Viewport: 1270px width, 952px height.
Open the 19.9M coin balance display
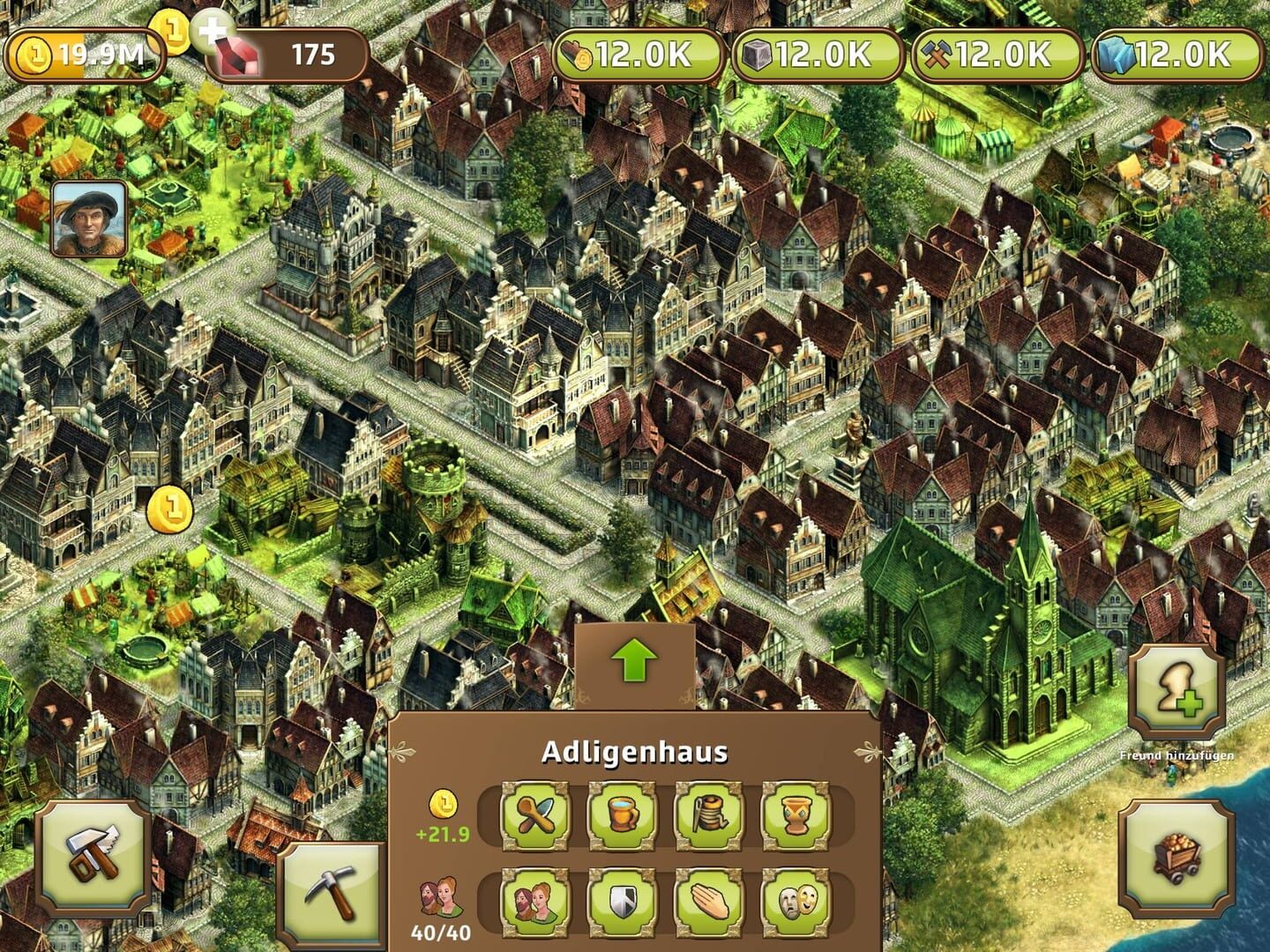tap(88, 56)
